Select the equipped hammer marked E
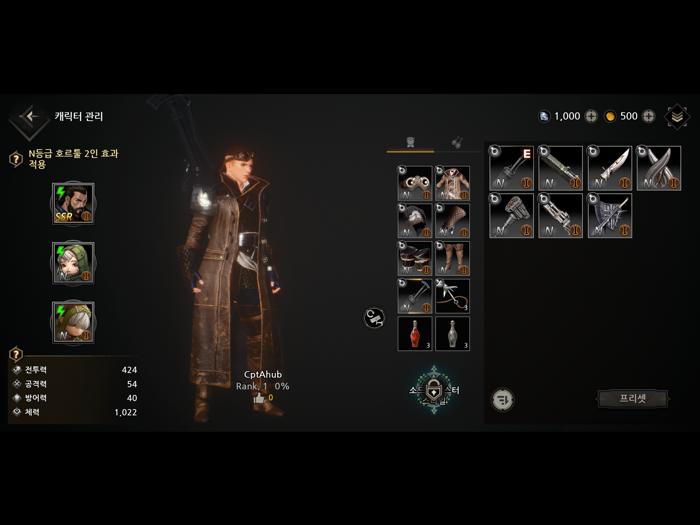 click(x=511, y=168)
